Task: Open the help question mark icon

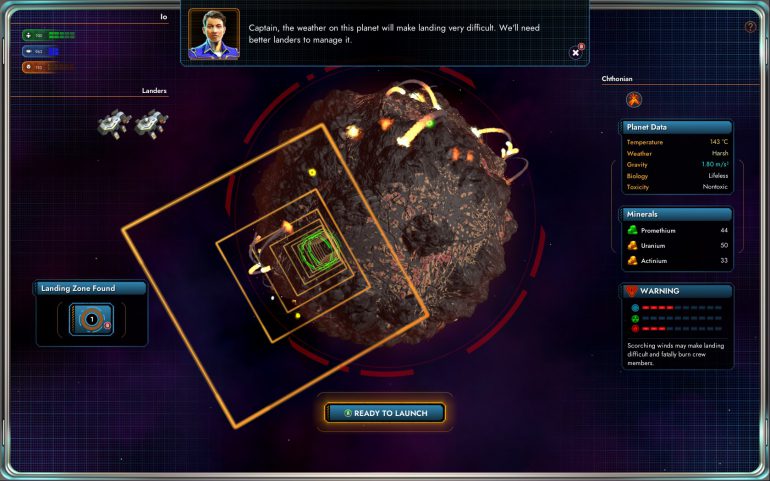Action: pos(750,27)
